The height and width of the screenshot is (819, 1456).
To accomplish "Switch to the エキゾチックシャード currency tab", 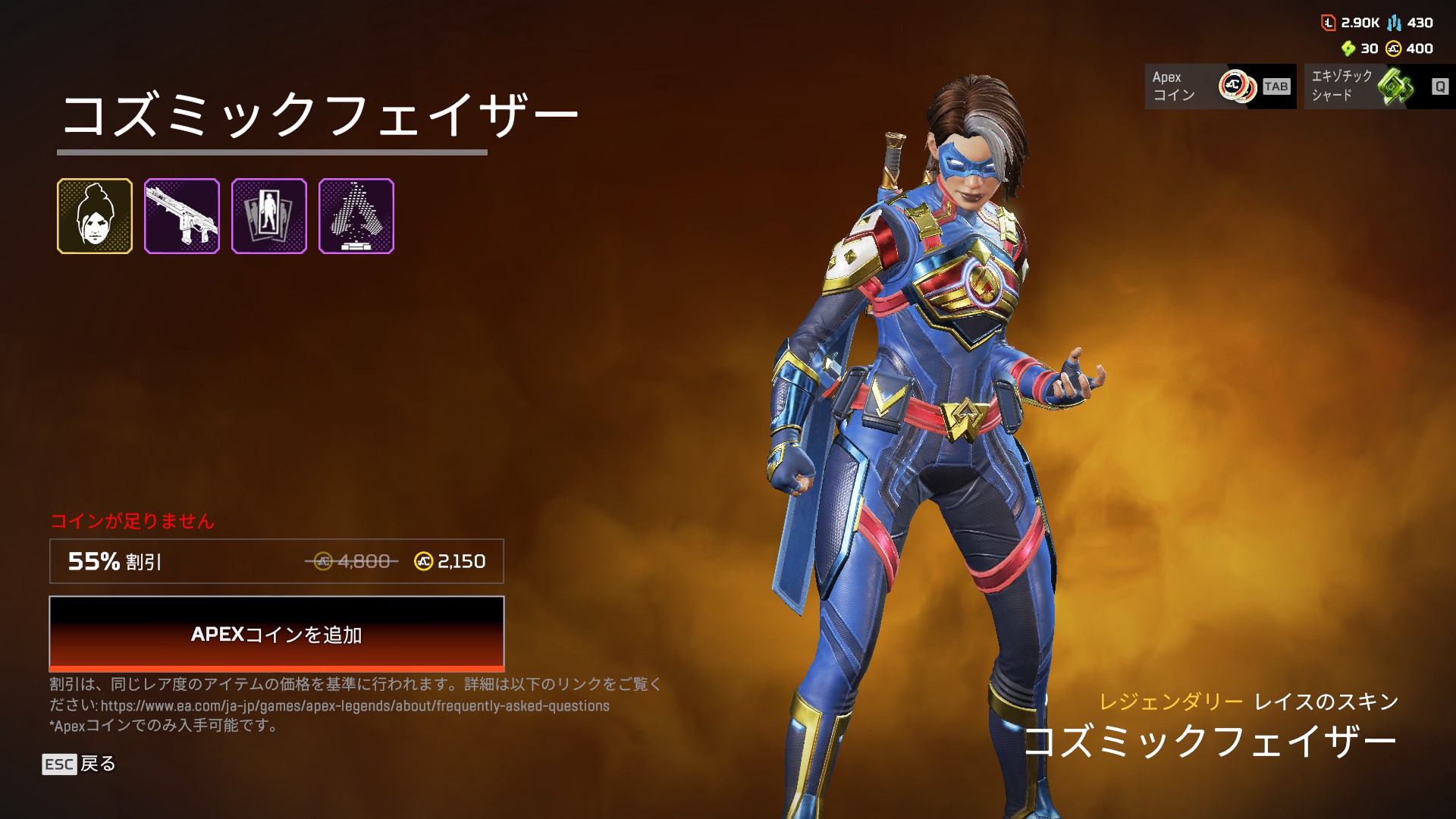I will (x=1379, y=86).
